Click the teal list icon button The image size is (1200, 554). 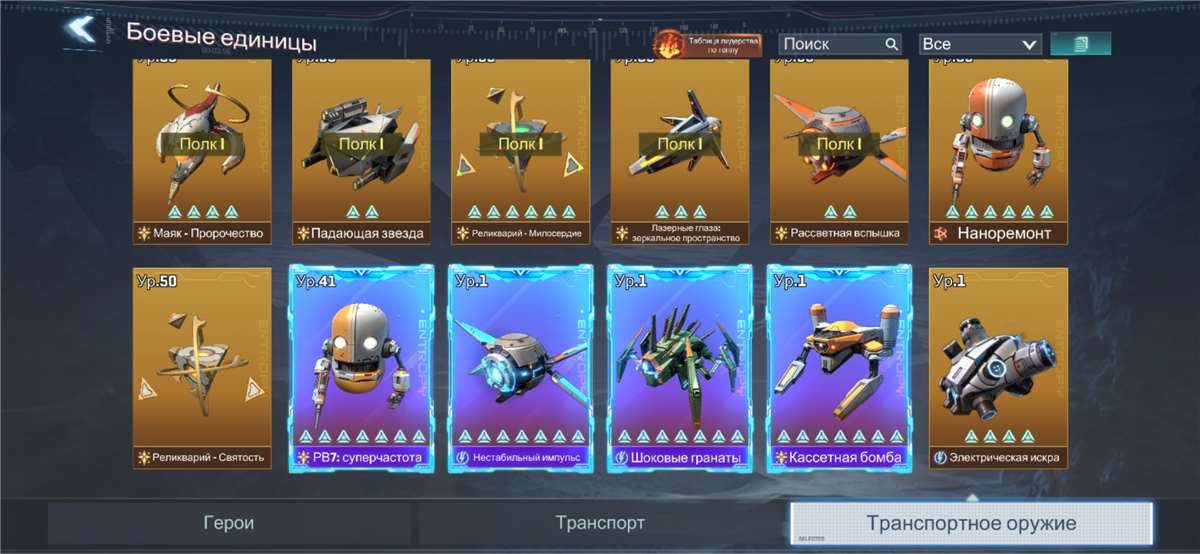[1080, 44]
